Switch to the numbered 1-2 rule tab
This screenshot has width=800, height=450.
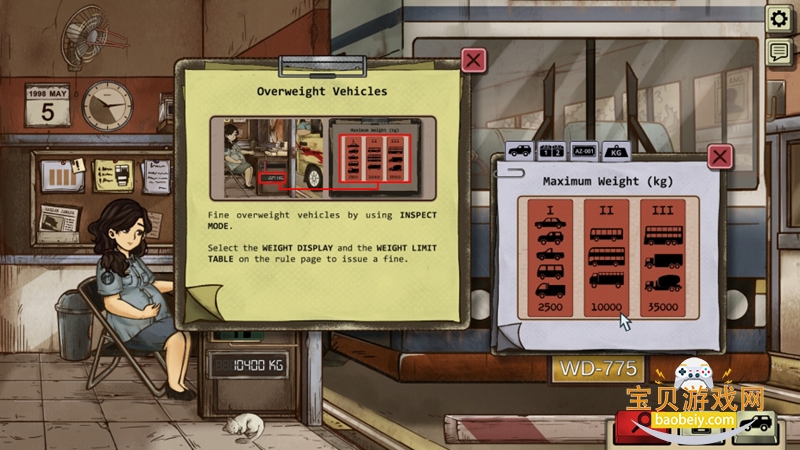tap(552, 151)
